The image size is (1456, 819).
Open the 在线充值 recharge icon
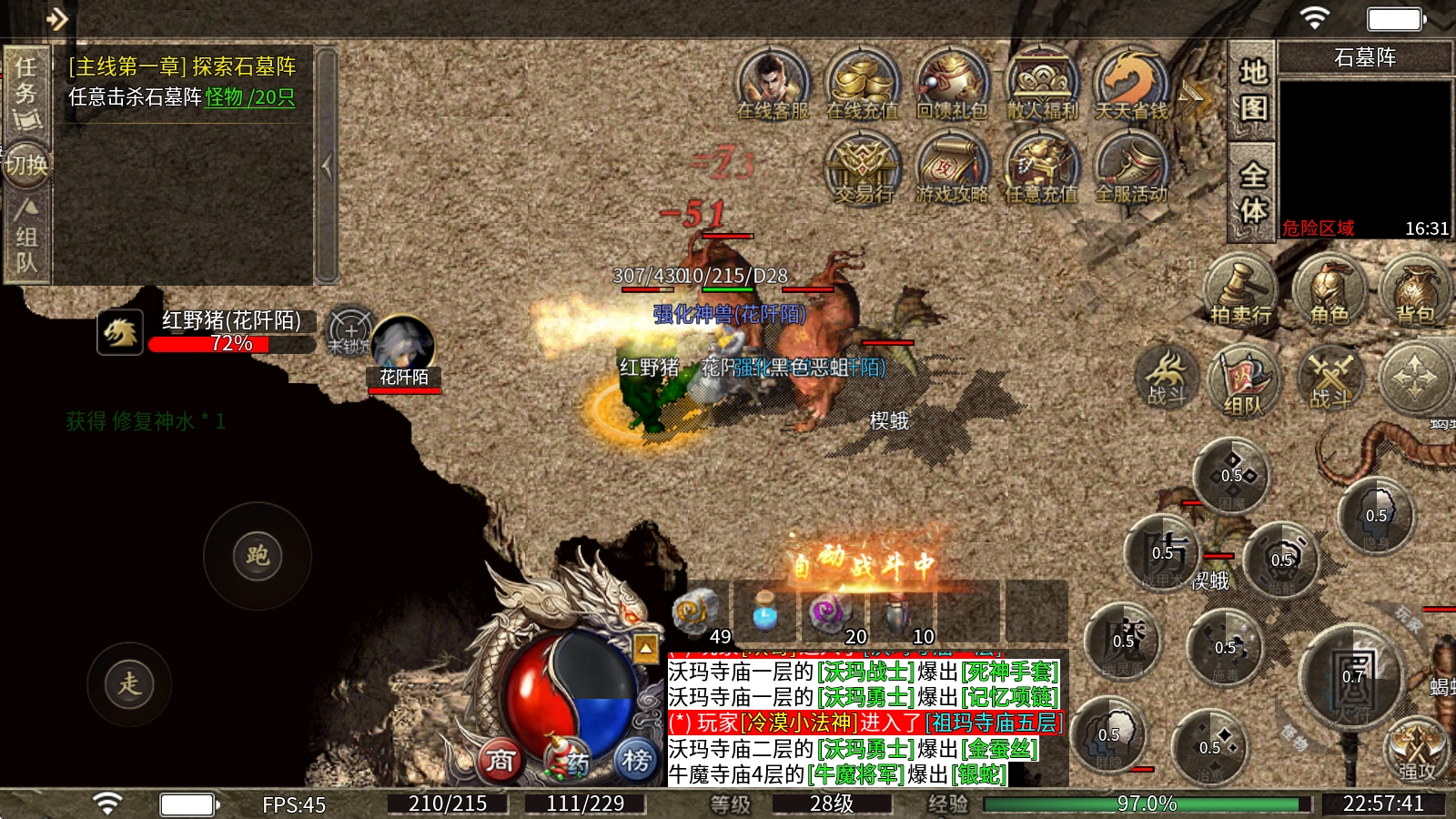pyautogui.click(x=862, y=83)
